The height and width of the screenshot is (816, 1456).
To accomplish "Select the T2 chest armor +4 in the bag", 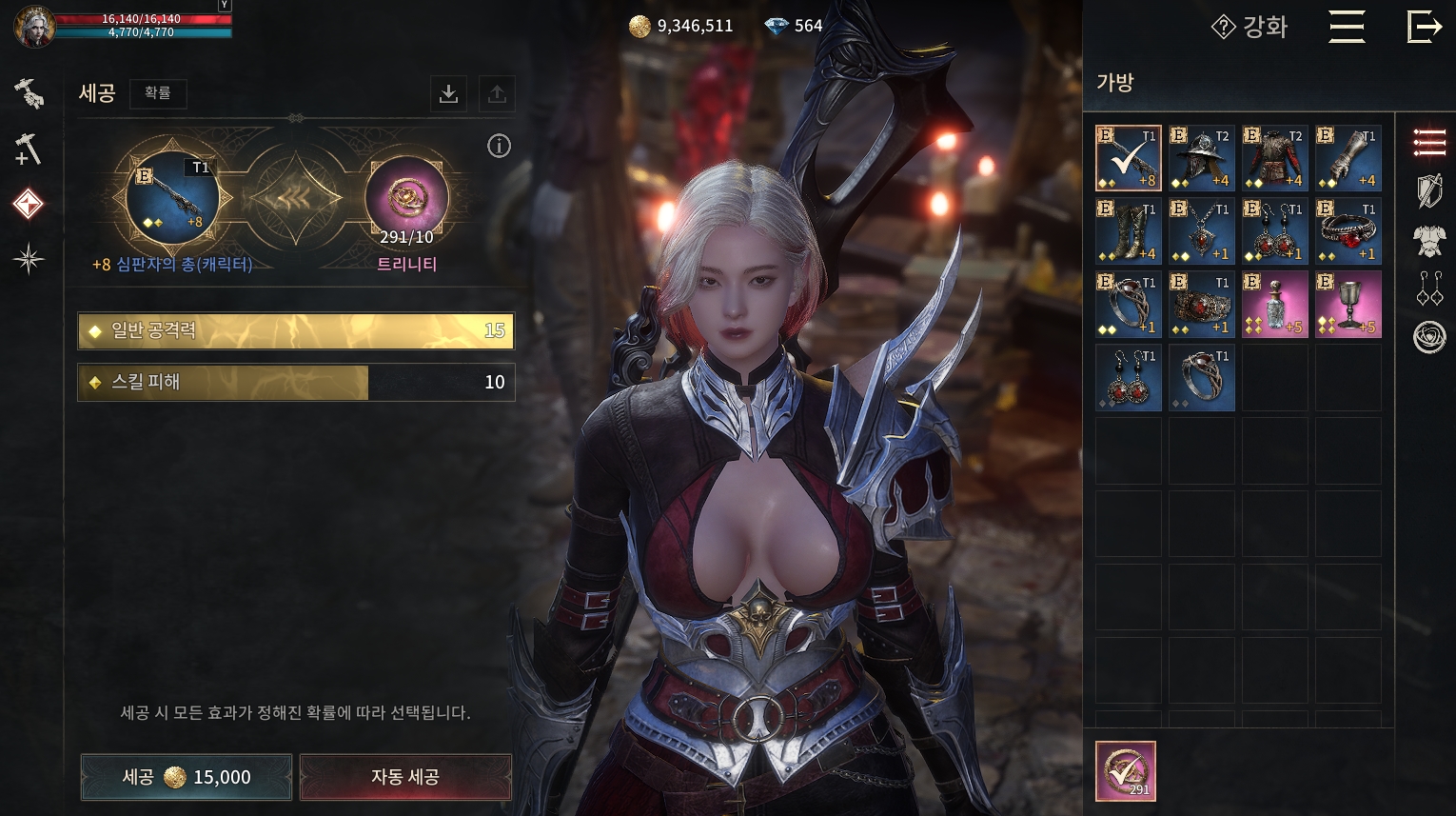I will (1274, 158).
